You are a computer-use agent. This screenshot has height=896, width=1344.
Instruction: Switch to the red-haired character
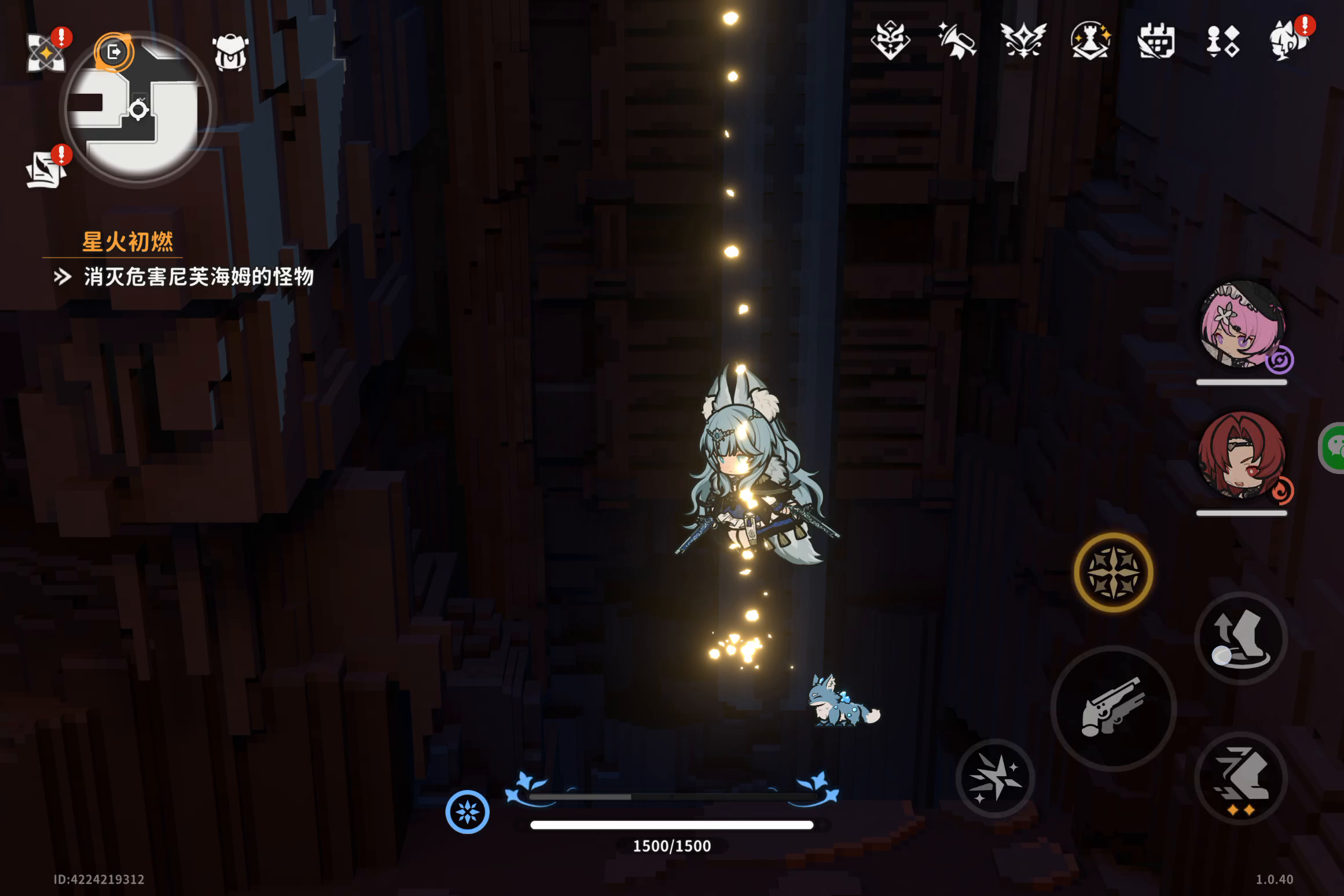coord(1242,456)
